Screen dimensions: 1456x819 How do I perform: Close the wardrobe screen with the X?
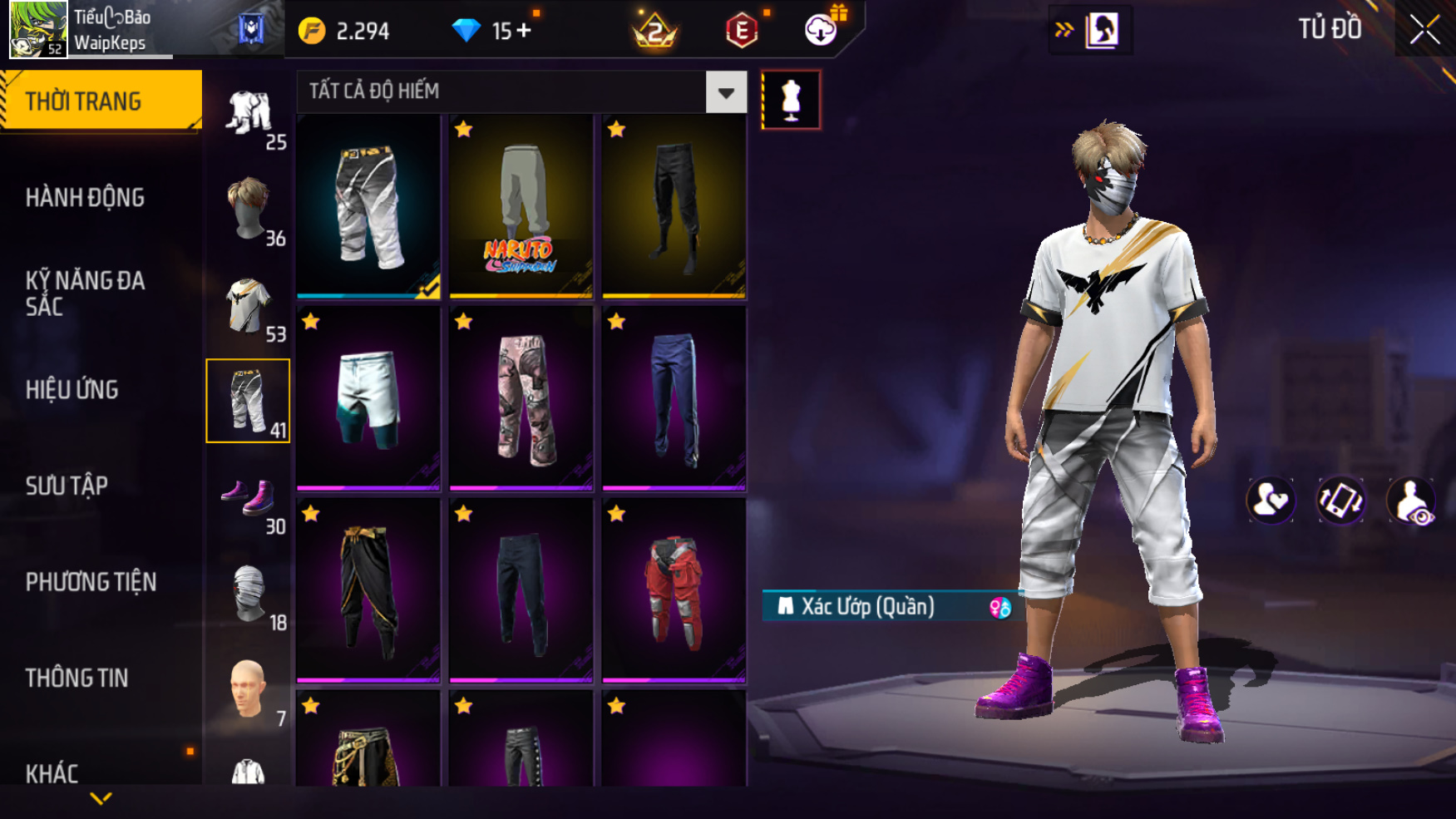pos(1424,30)
